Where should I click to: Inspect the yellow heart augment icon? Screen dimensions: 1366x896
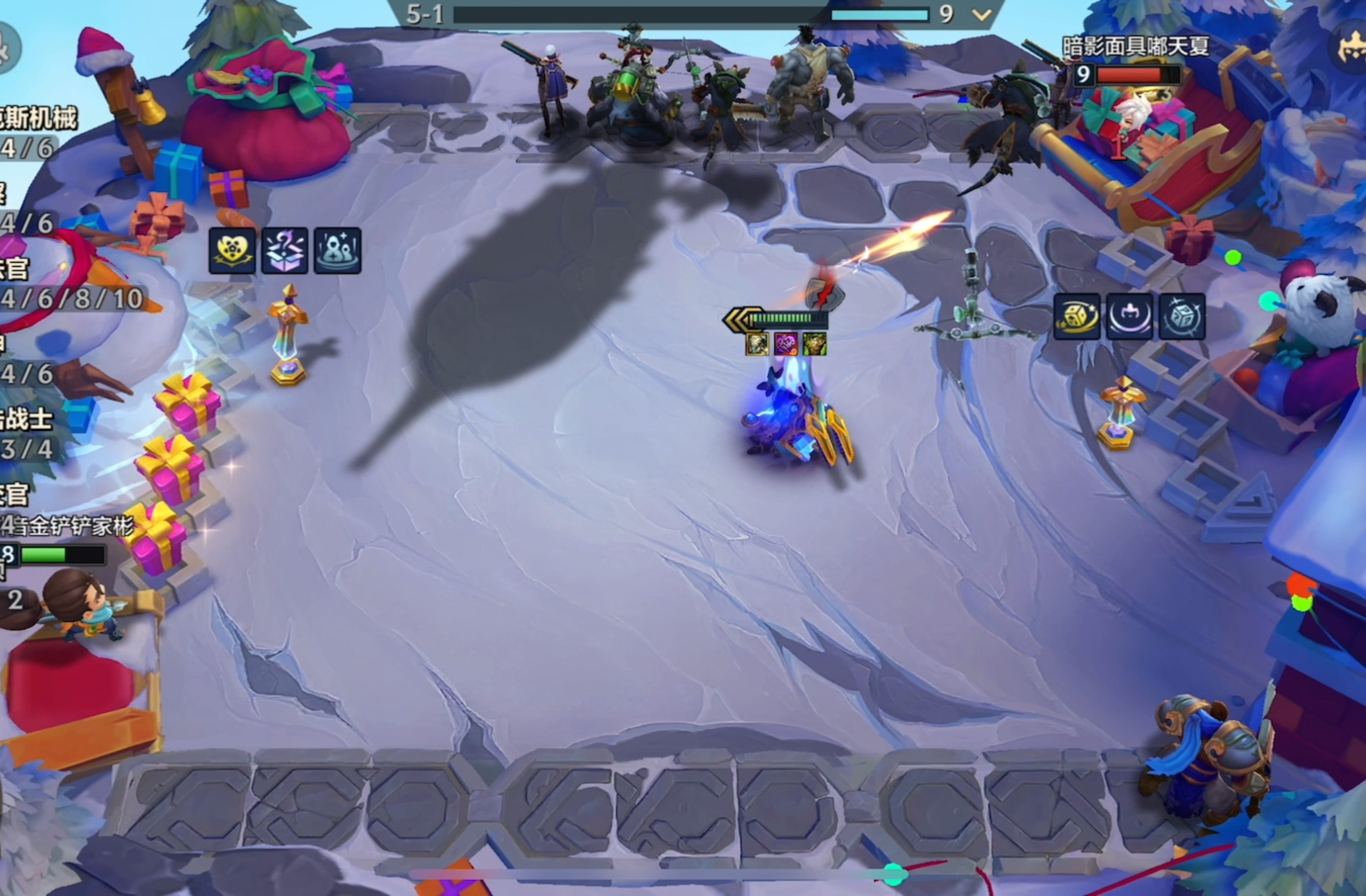232,251
